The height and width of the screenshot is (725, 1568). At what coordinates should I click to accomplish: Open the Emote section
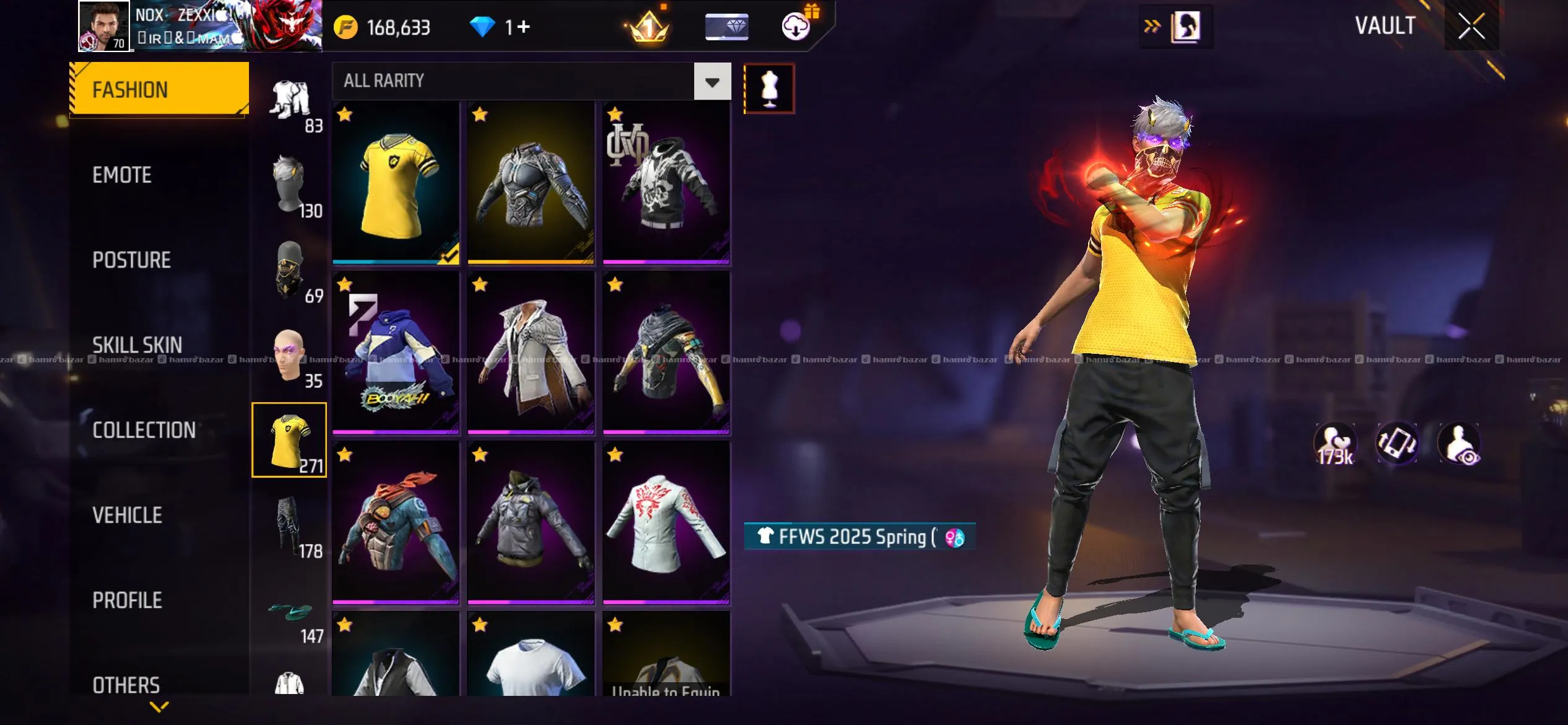(122, 175)
